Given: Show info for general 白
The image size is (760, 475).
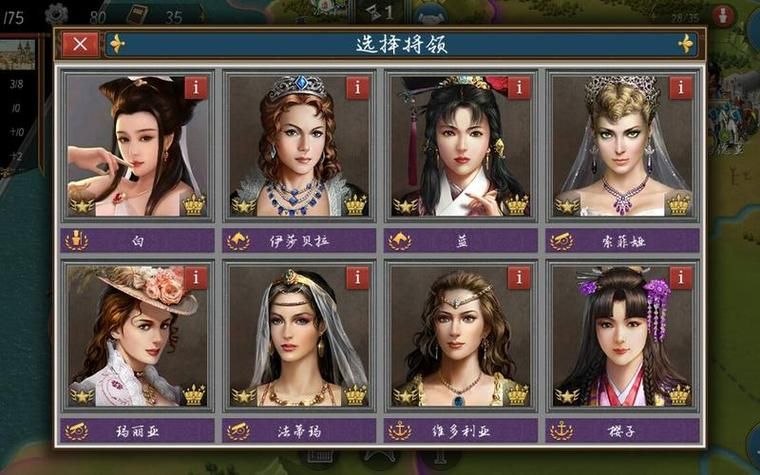Looking at the screenshot, I should (196, 87).
